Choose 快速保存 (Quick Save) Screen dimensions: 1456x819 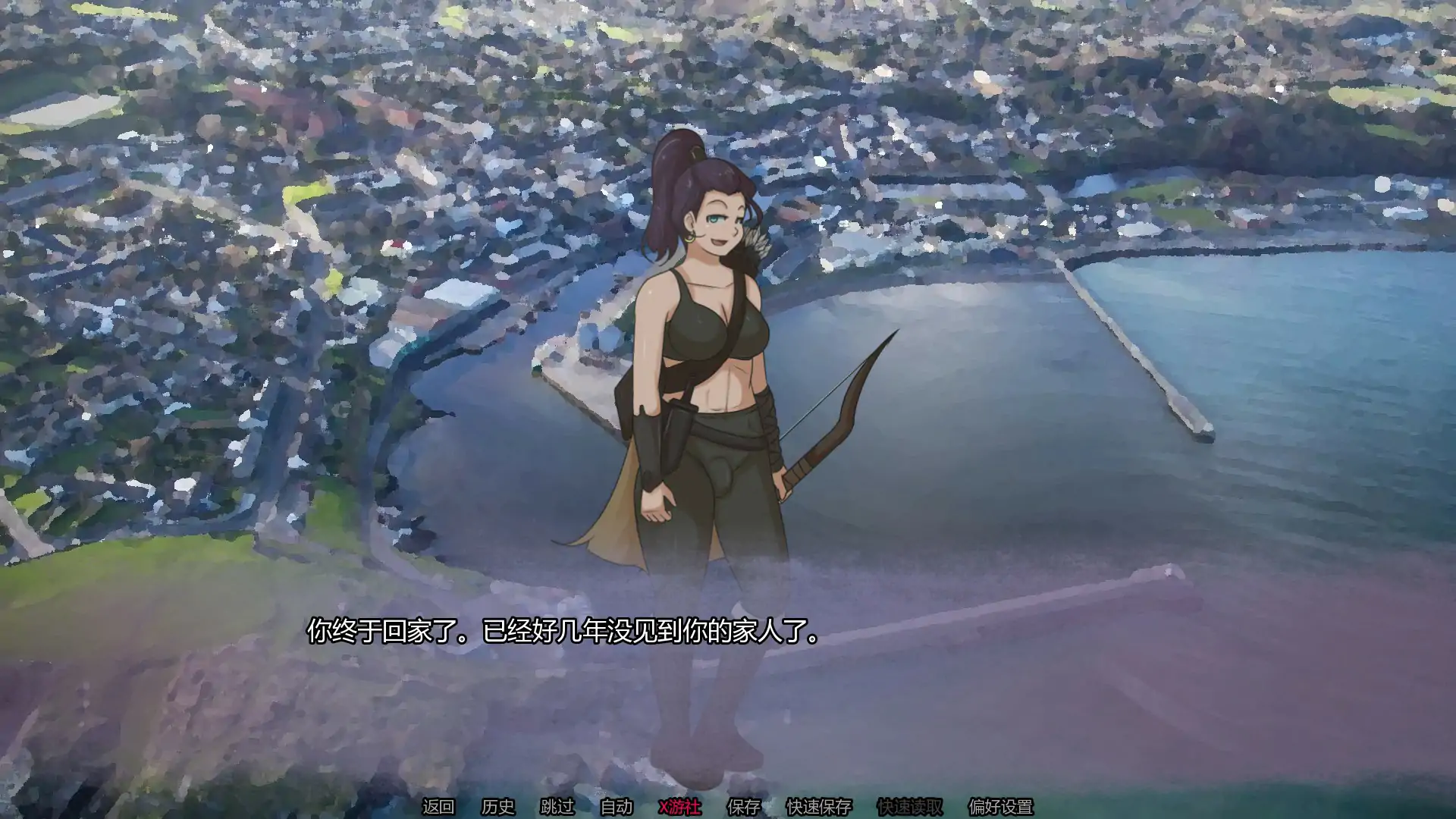coord(819,807)
